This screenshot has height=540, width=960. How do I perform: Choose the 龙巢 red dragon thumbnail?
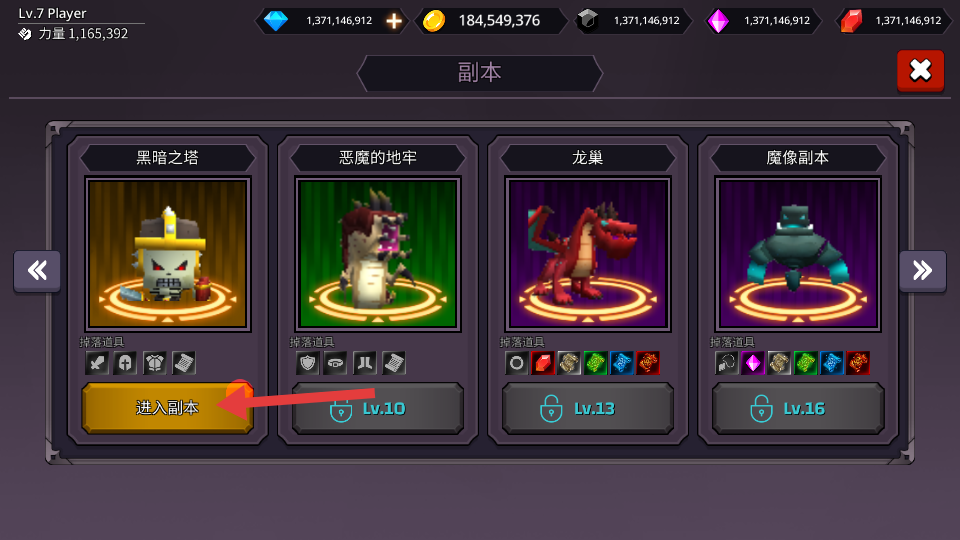coord(587,254)
